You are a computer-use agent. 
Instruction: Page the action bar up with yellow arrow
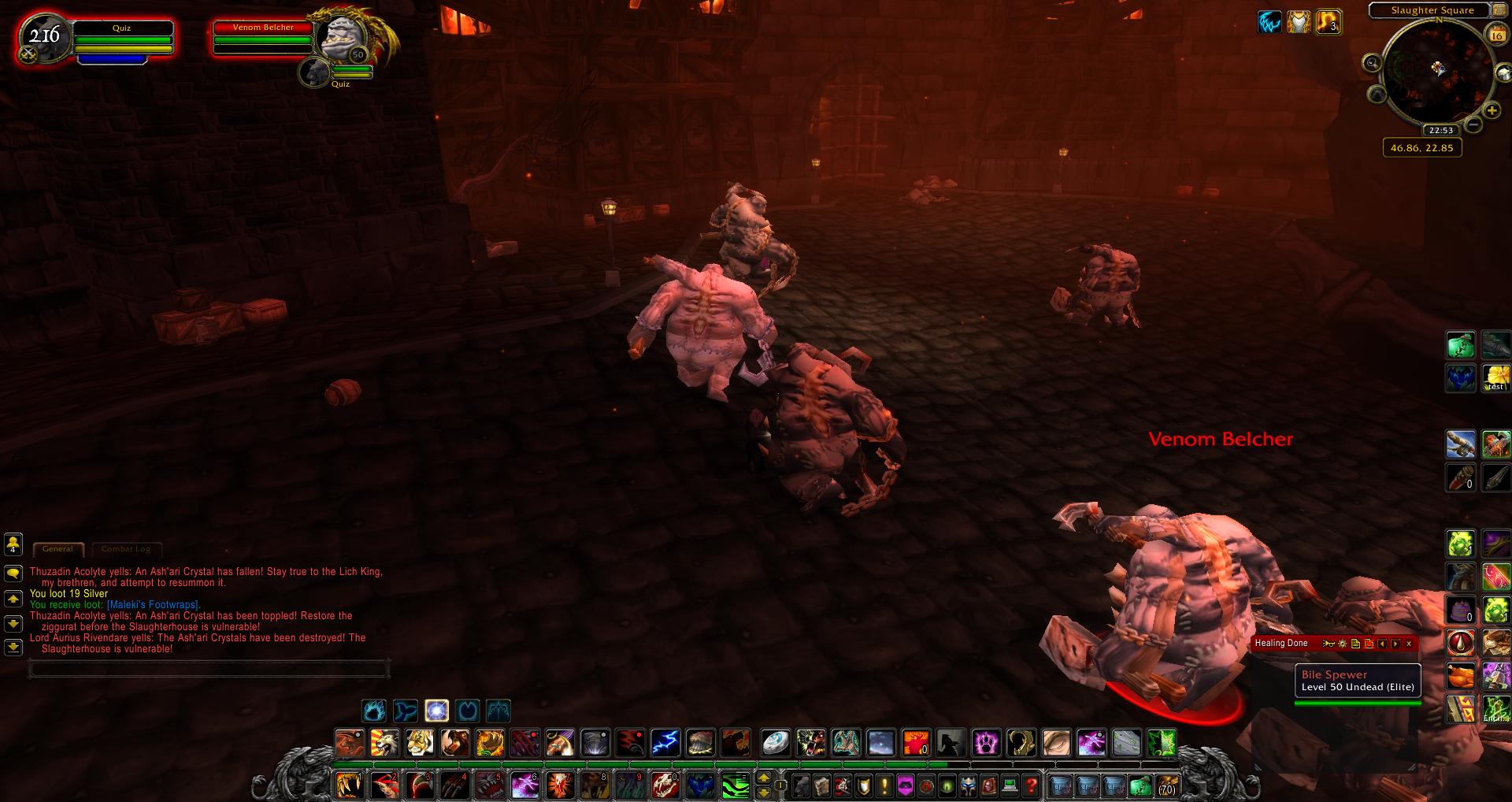(x=763, y=778)
